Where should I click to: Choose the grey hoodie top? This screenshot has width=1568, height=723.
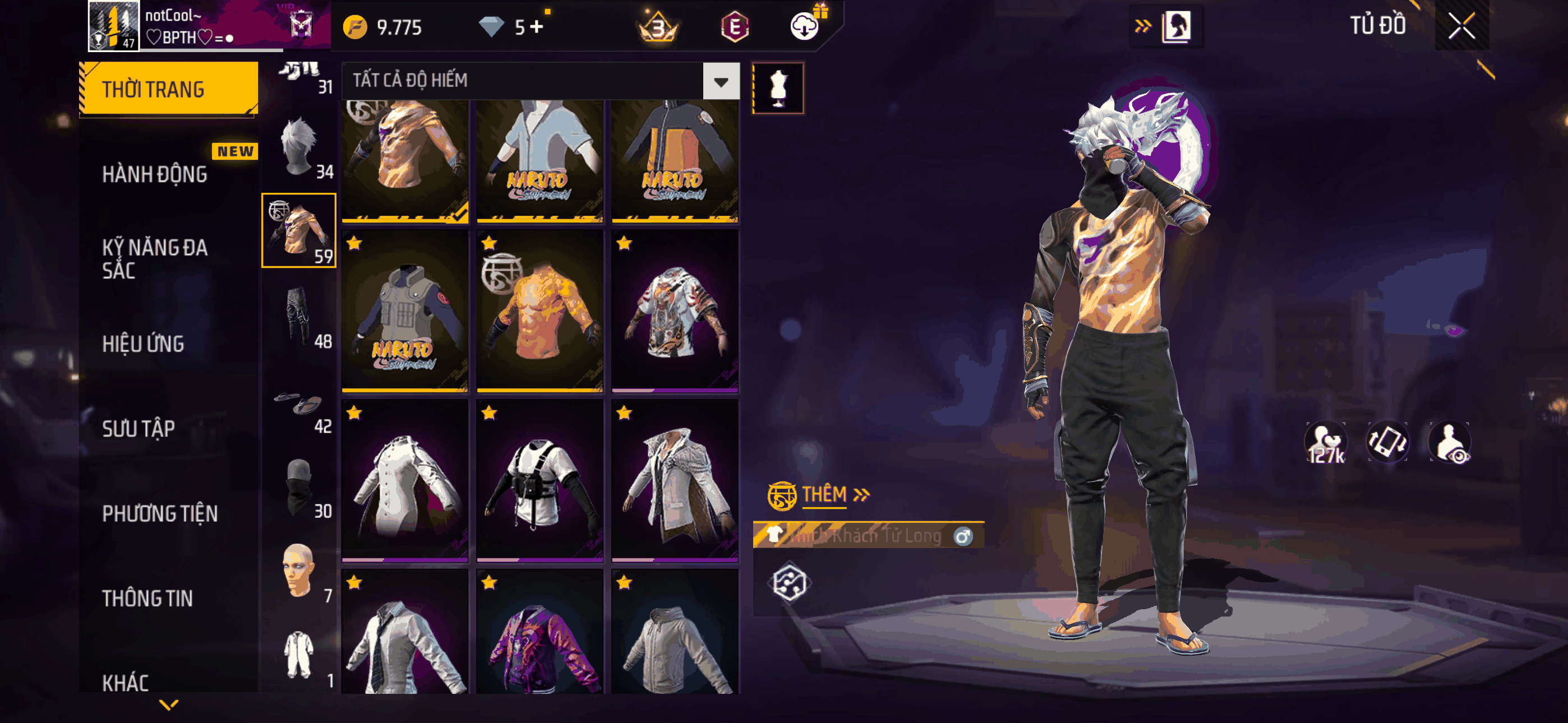tap(675, 633)
